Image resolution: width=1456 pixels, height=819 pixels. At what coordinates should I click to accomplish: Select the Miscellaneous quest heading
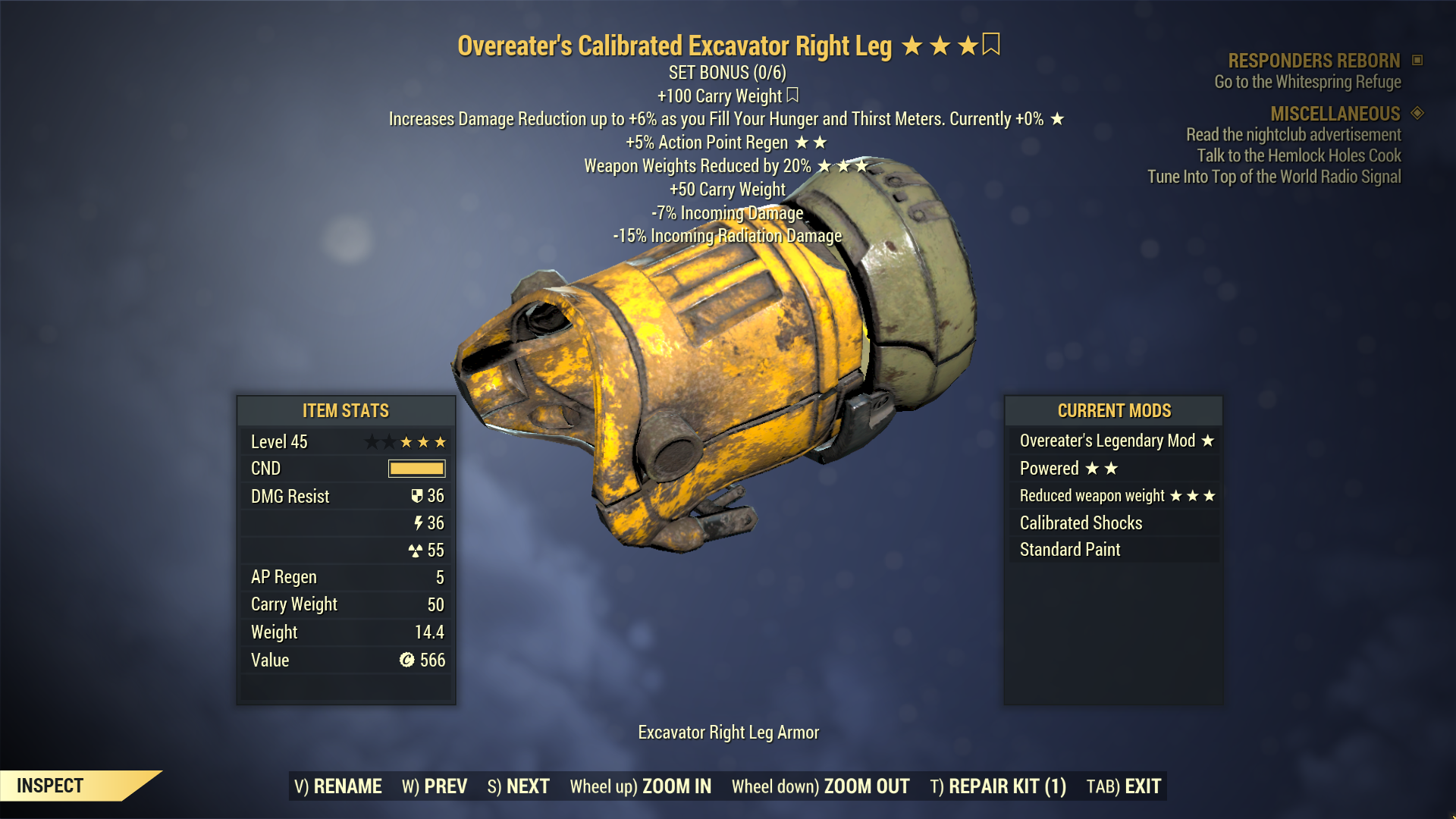pyautogui.click(x=1335, y=114)
